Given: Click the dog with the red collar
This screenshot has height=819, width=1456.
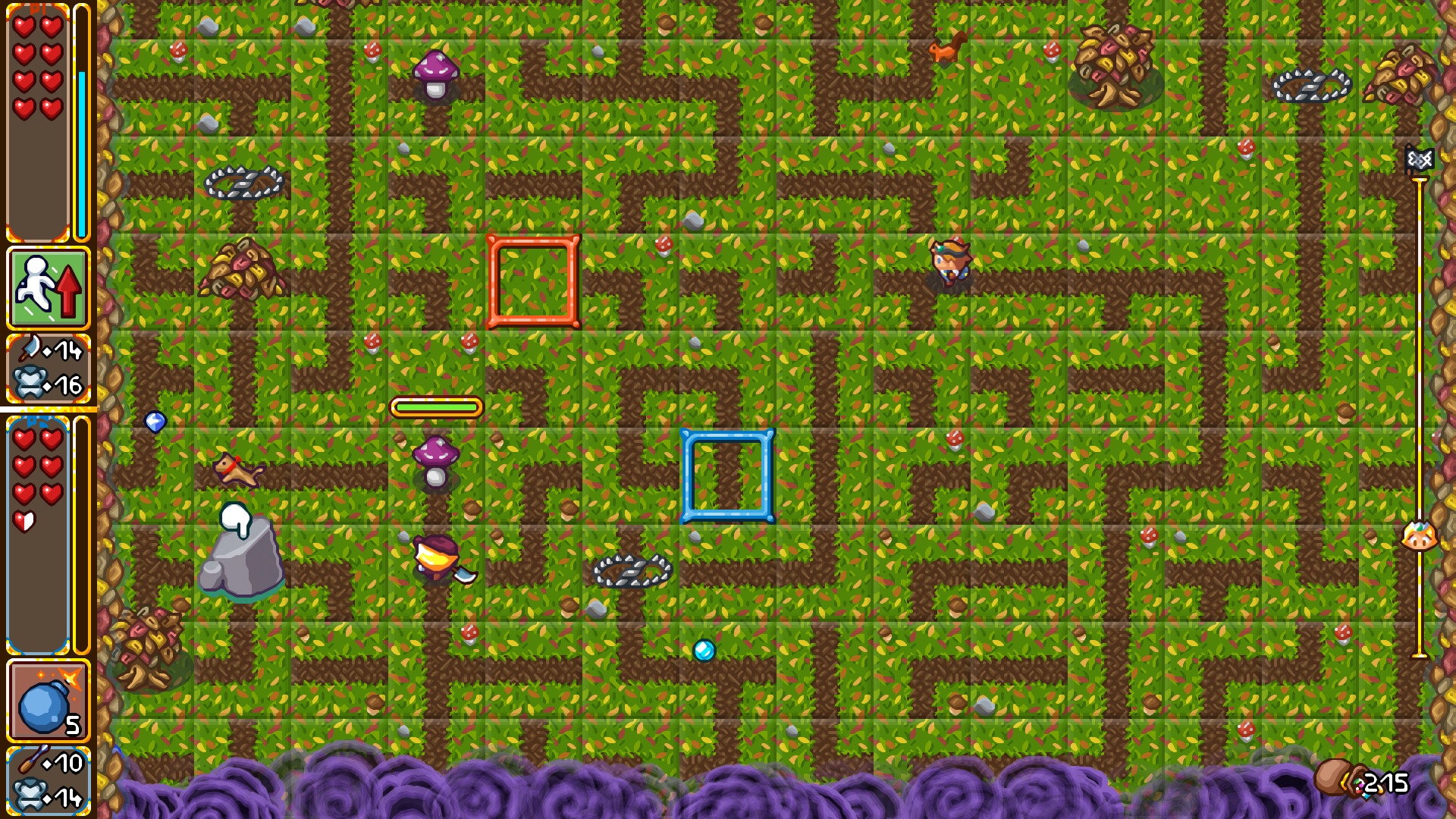Looking at the screenshot, I should click(236, 469).
